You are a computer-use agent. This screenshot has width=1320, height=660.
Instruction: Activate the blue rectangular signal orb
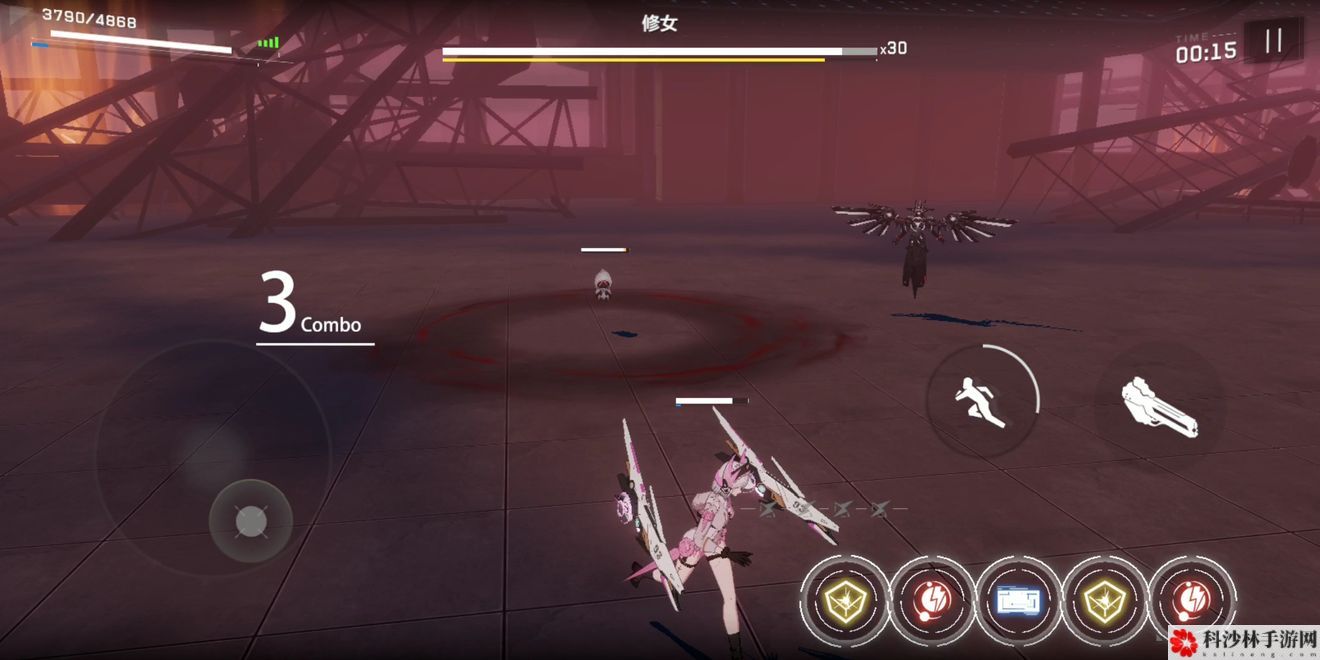tap(1018, 600)
